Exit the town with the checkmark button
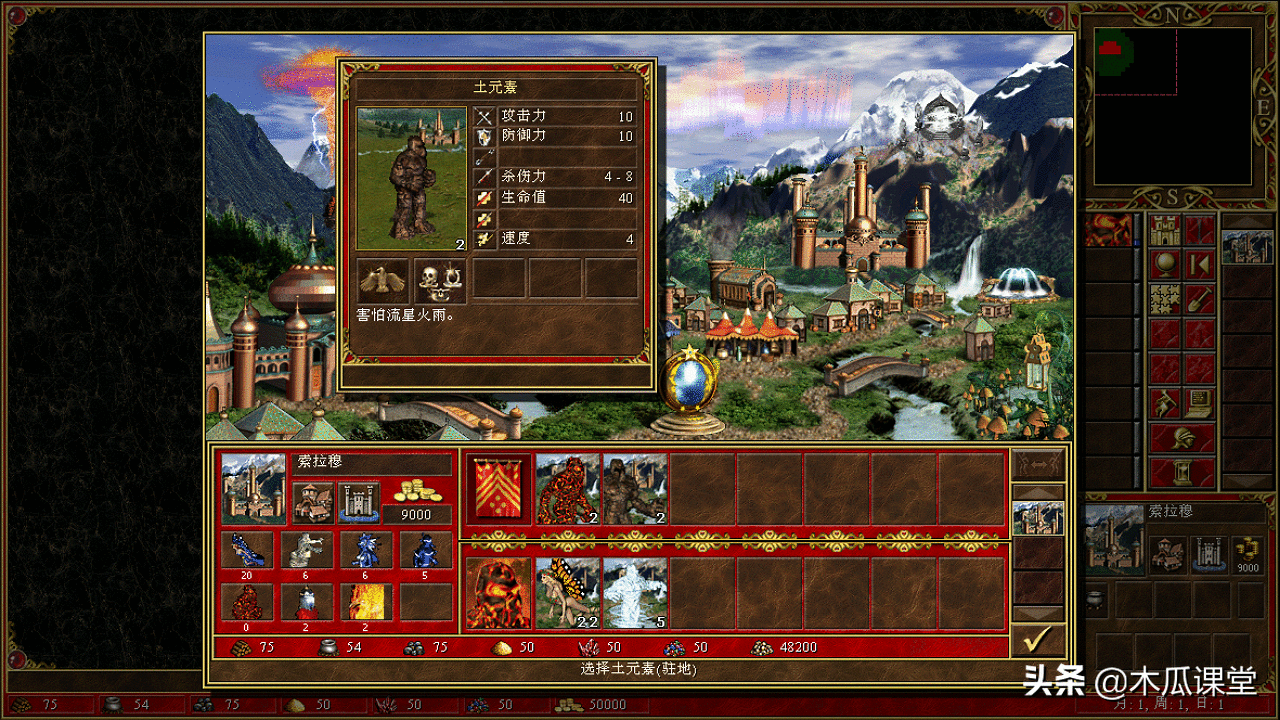 click(1038, 638)
